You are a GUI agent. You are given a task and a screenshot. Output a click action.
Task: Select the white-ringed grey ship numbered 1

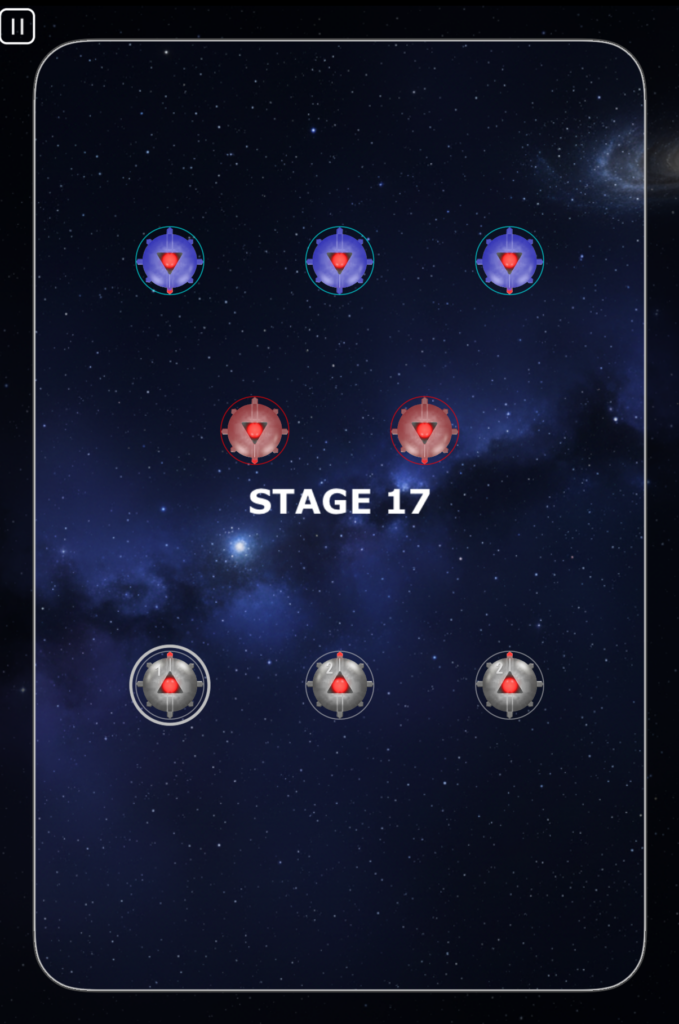coord(170,685)
